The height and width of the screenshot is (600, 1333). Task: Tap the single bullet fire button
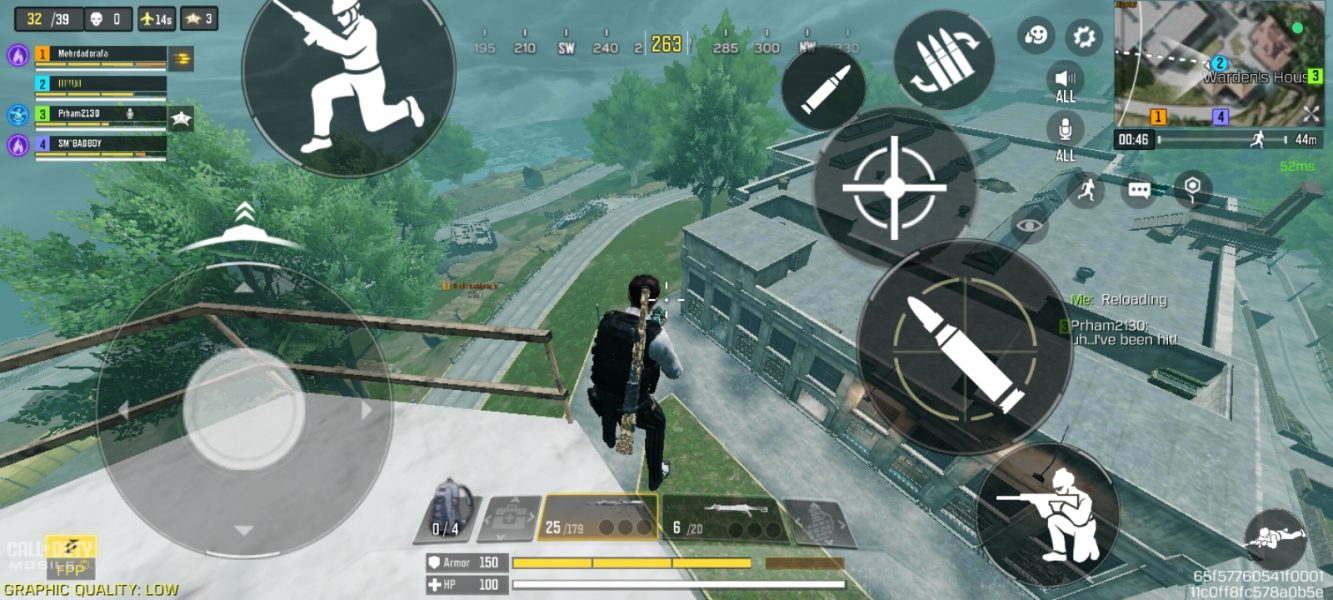[822, 88]
